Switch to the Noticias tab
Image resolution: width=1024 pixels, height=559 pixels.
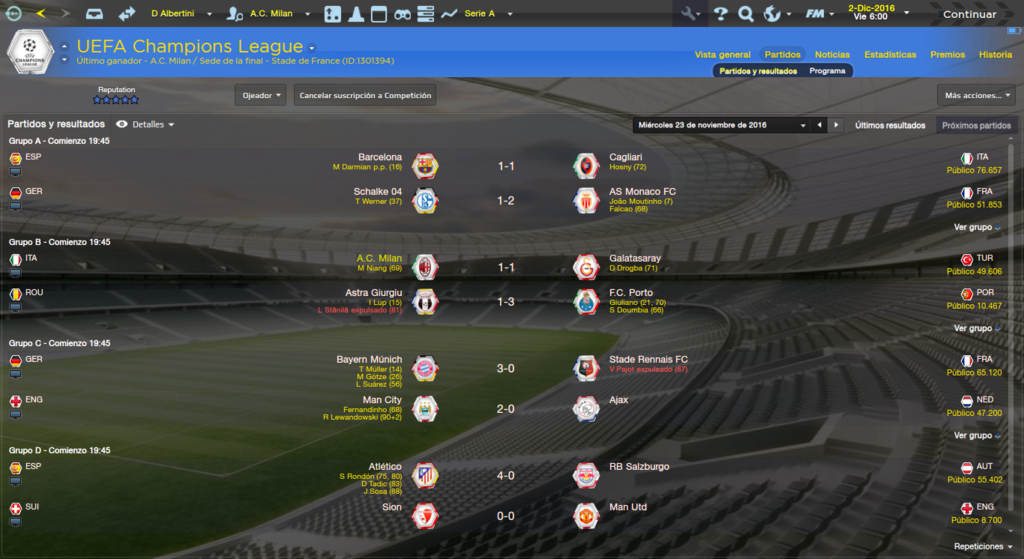pos(832,54)
